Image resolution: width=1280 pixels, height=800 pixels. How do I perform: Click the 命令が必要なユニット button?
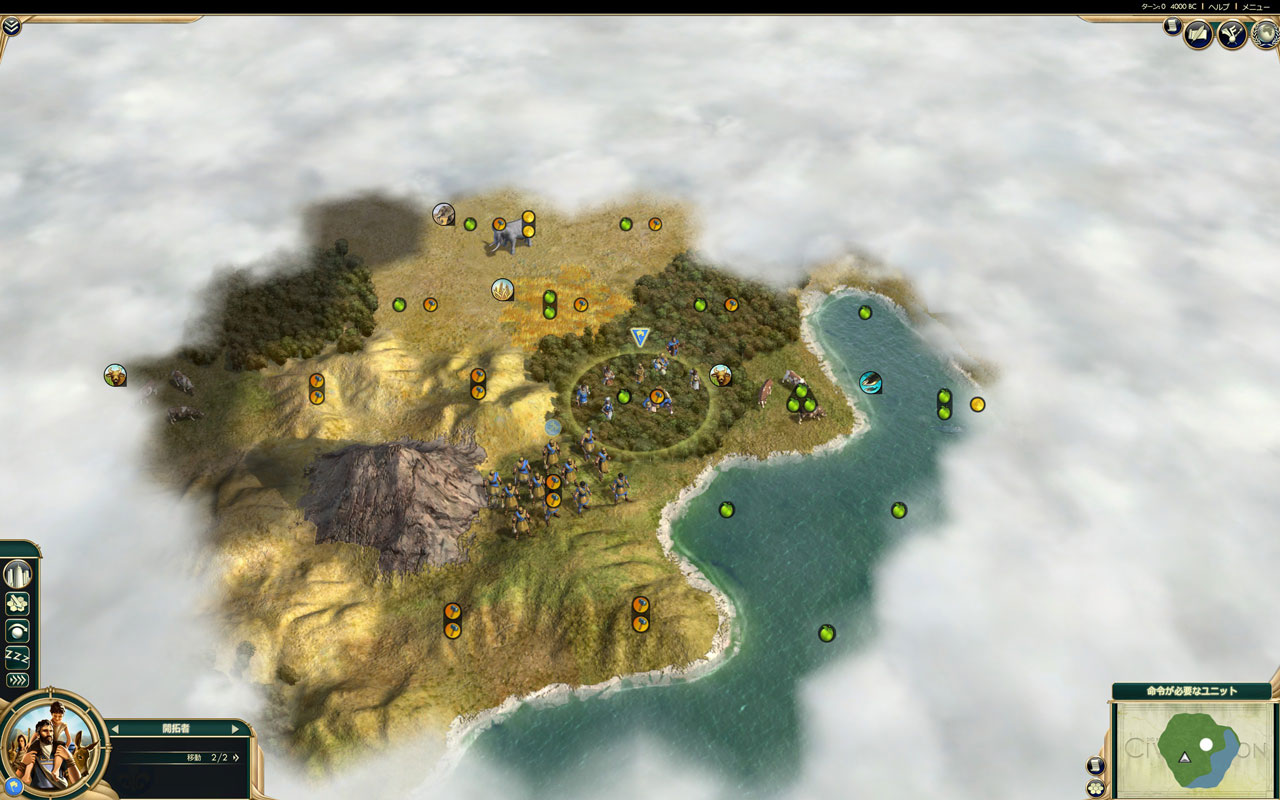click(x=1190, y=691)
